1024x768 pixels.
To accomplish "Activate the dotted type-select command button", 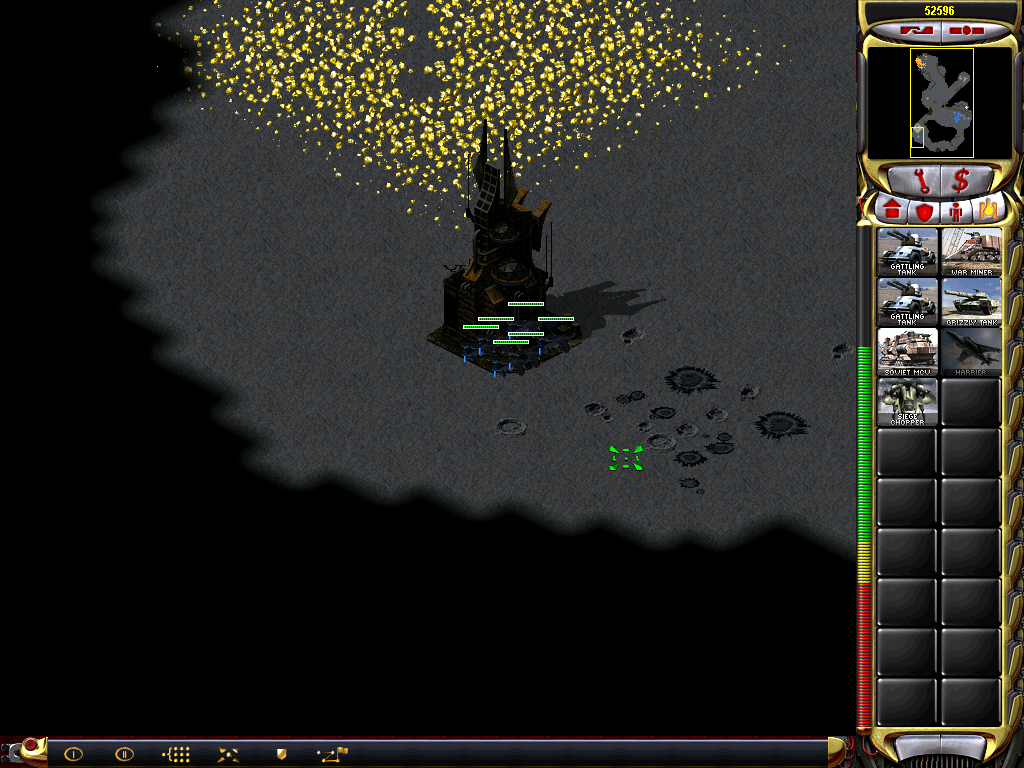I will click(x=176, y=754).
